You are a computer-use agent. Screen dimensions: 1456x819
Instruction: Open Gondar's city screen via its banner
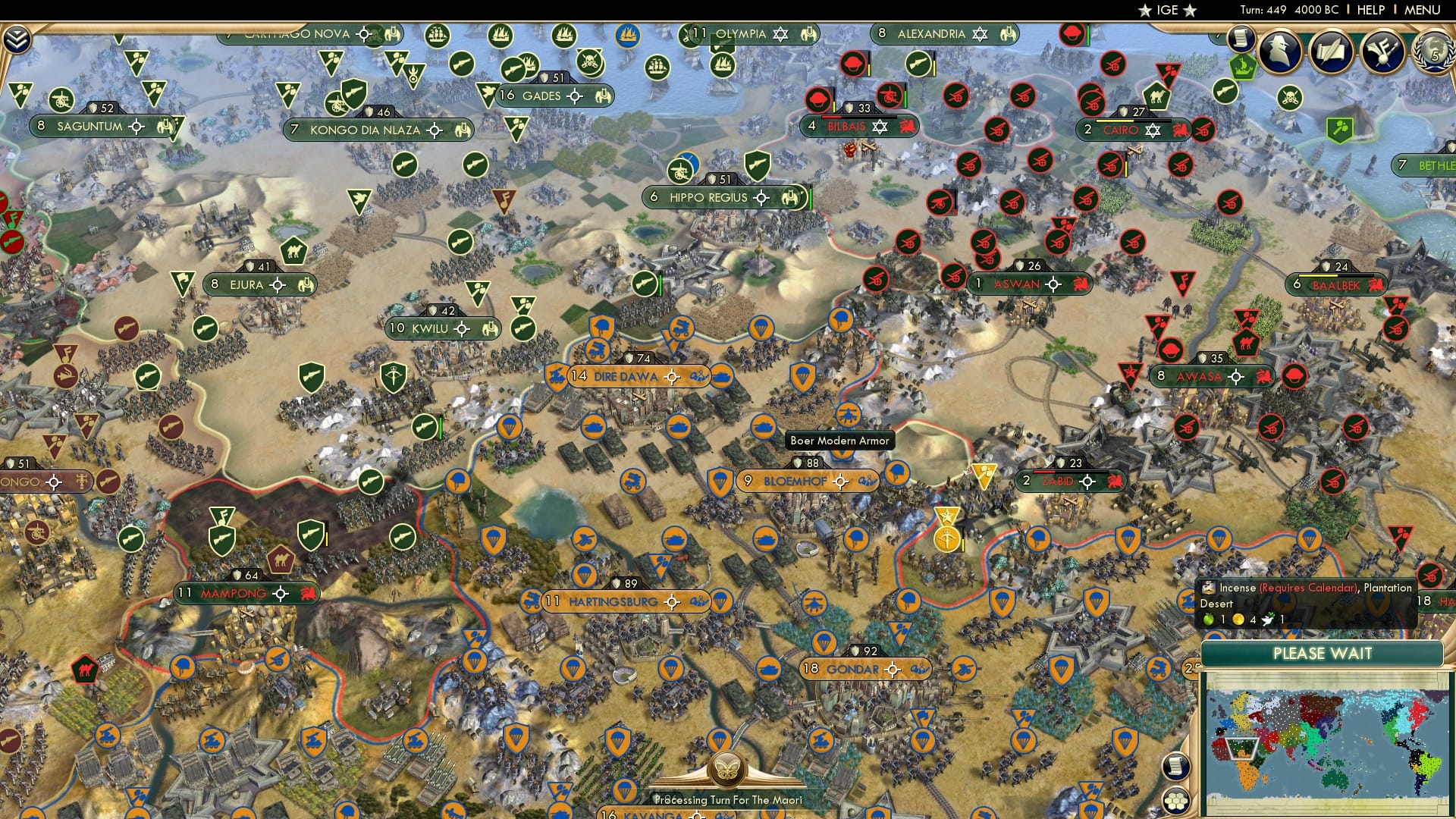(849, 670)
